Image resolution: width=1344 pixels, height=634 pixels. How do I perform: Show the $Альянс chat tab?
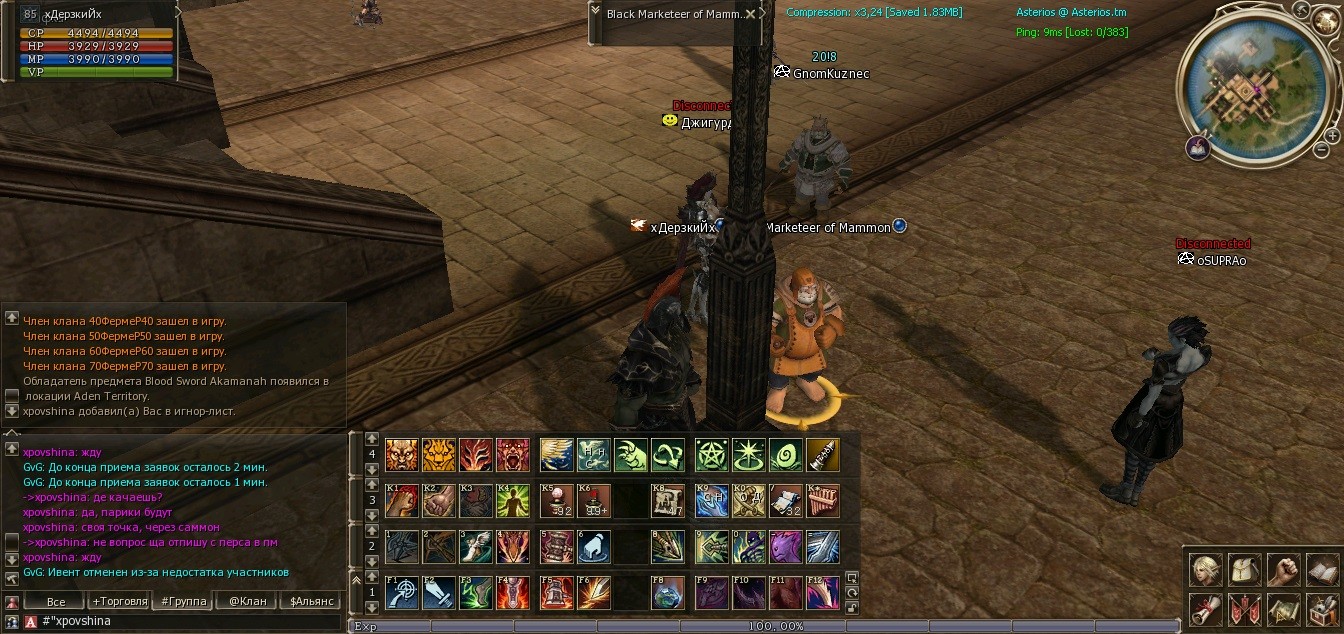tap(311, 601)
